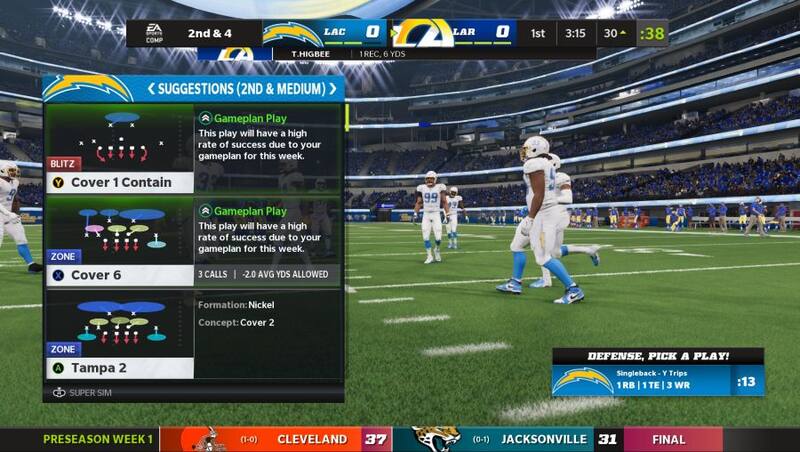Open the Cover 6 play diagram

(120, 228)
